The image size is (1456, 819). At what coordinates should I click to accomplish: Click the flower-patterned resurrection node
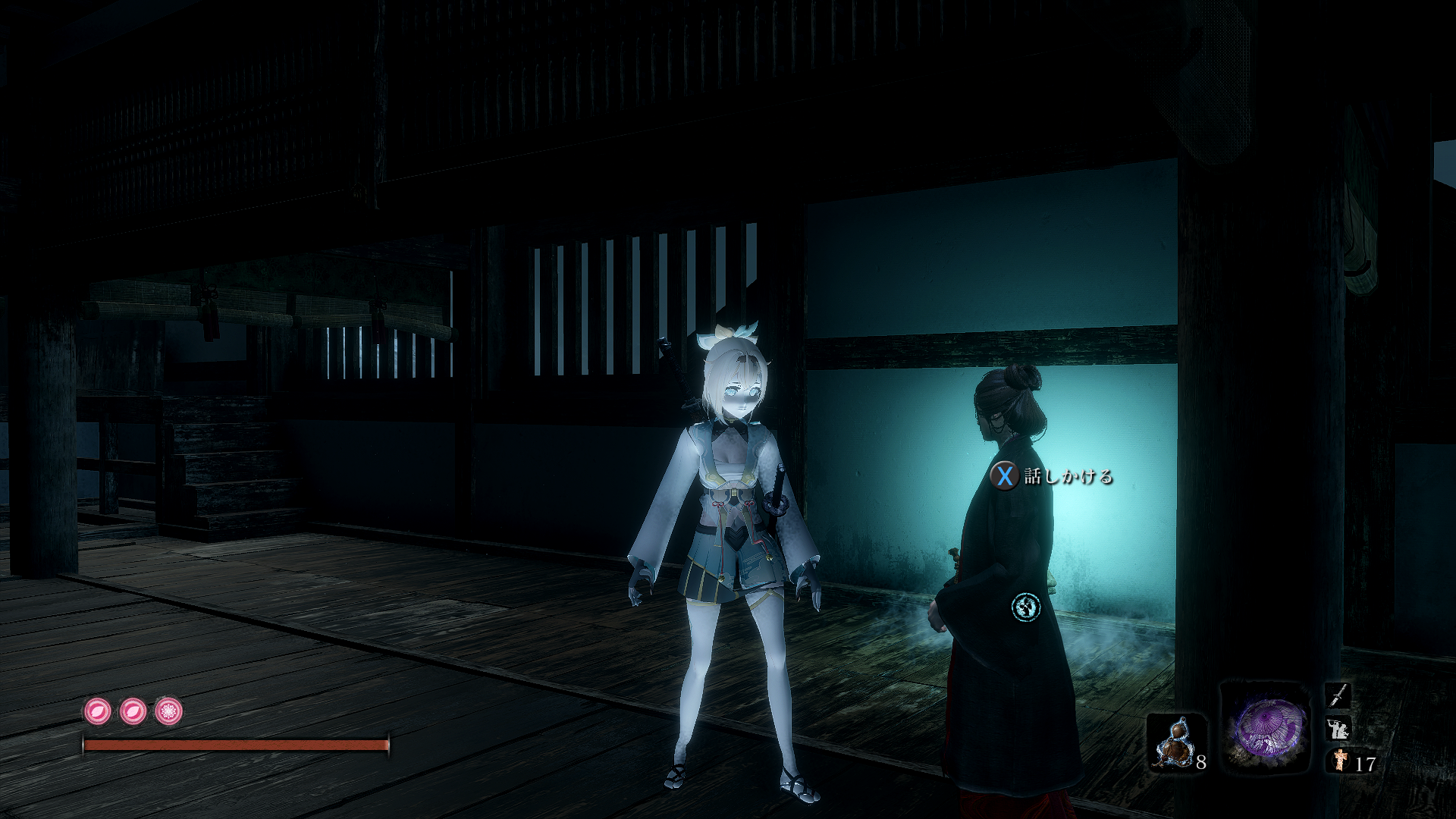[x=168, y=711]
